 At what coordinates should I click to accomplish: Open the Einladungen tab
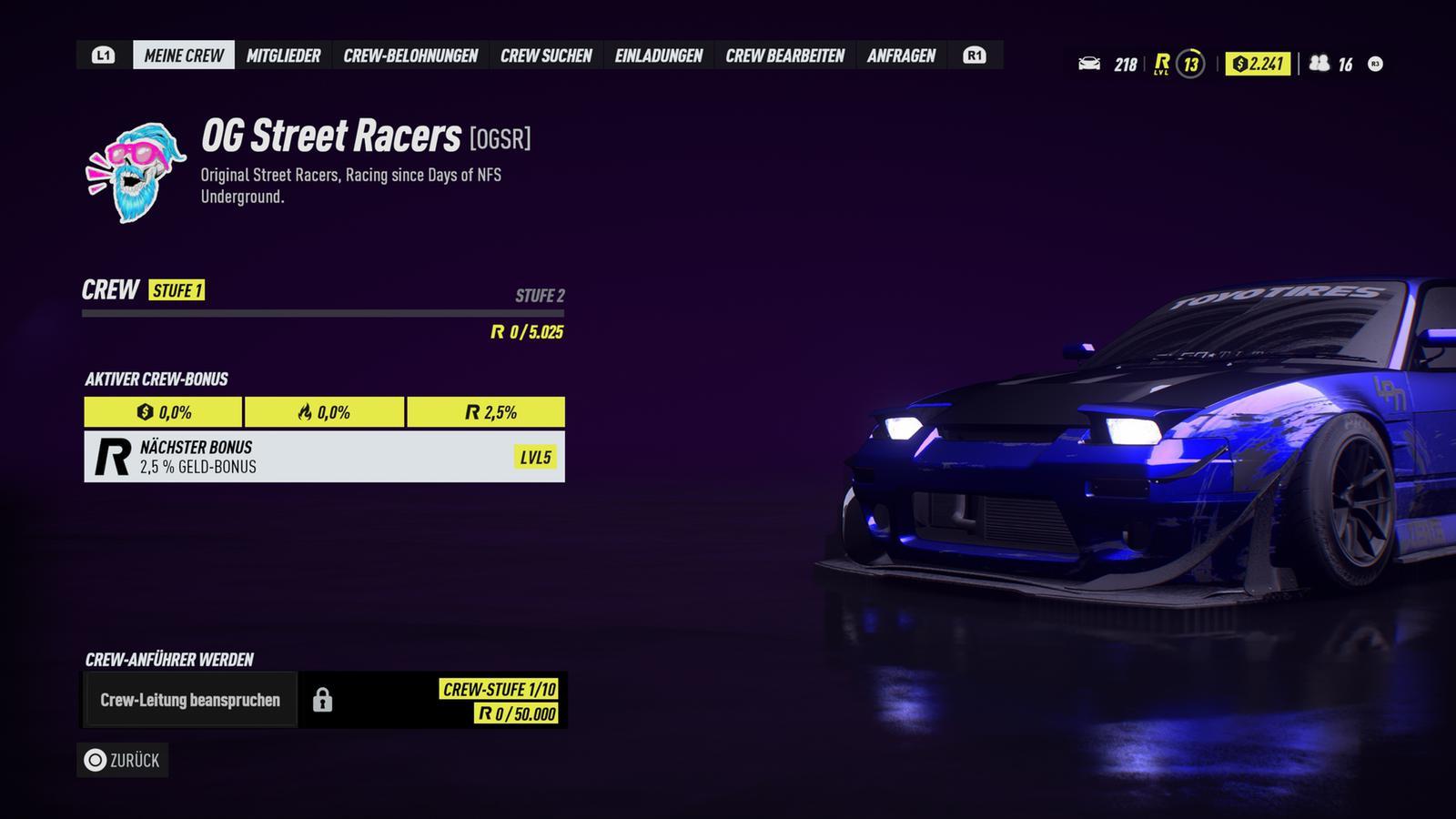click(x=659, y=56)
